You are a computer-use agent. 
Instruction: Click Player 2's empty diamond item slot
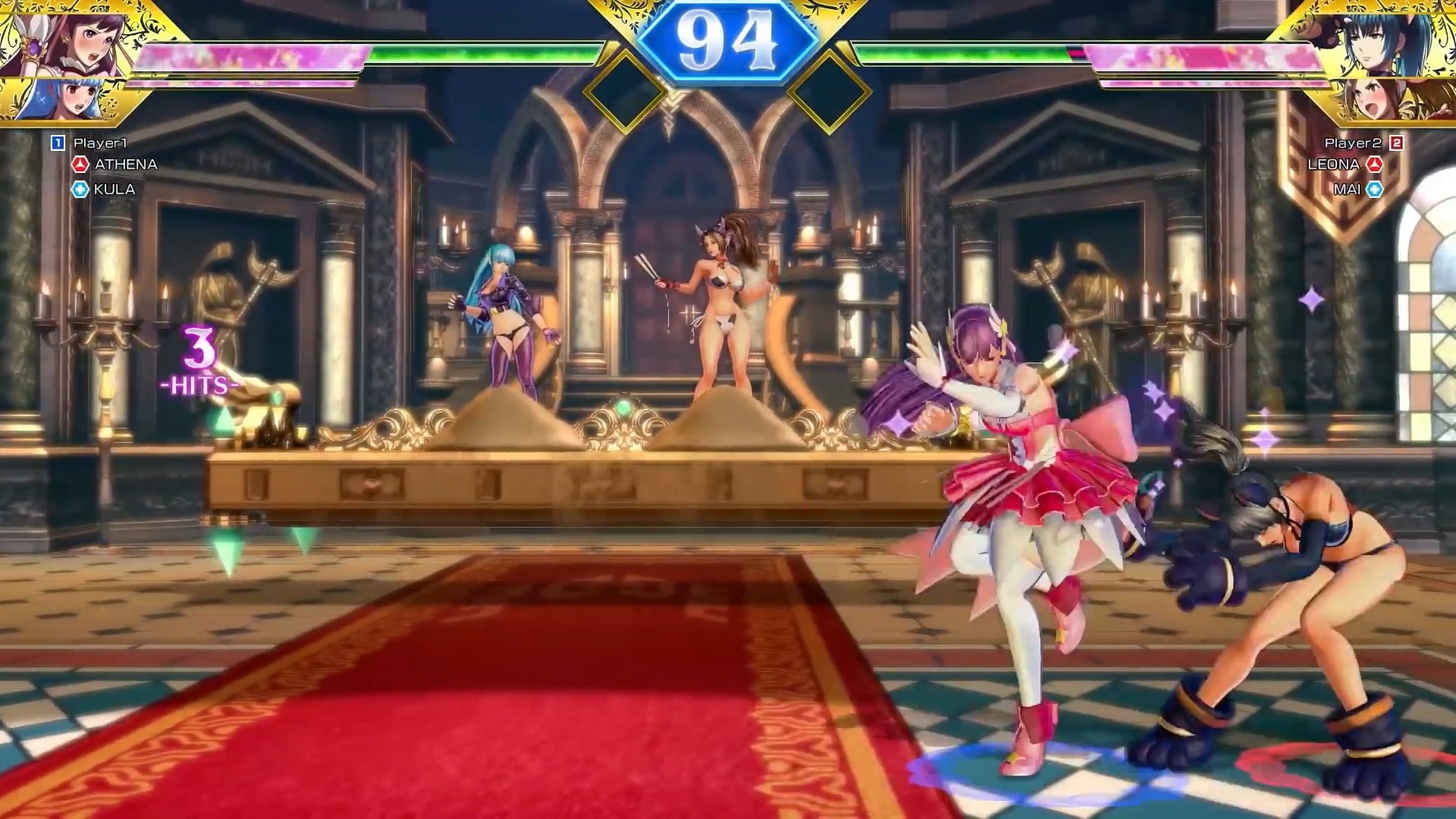click(829, 93)
